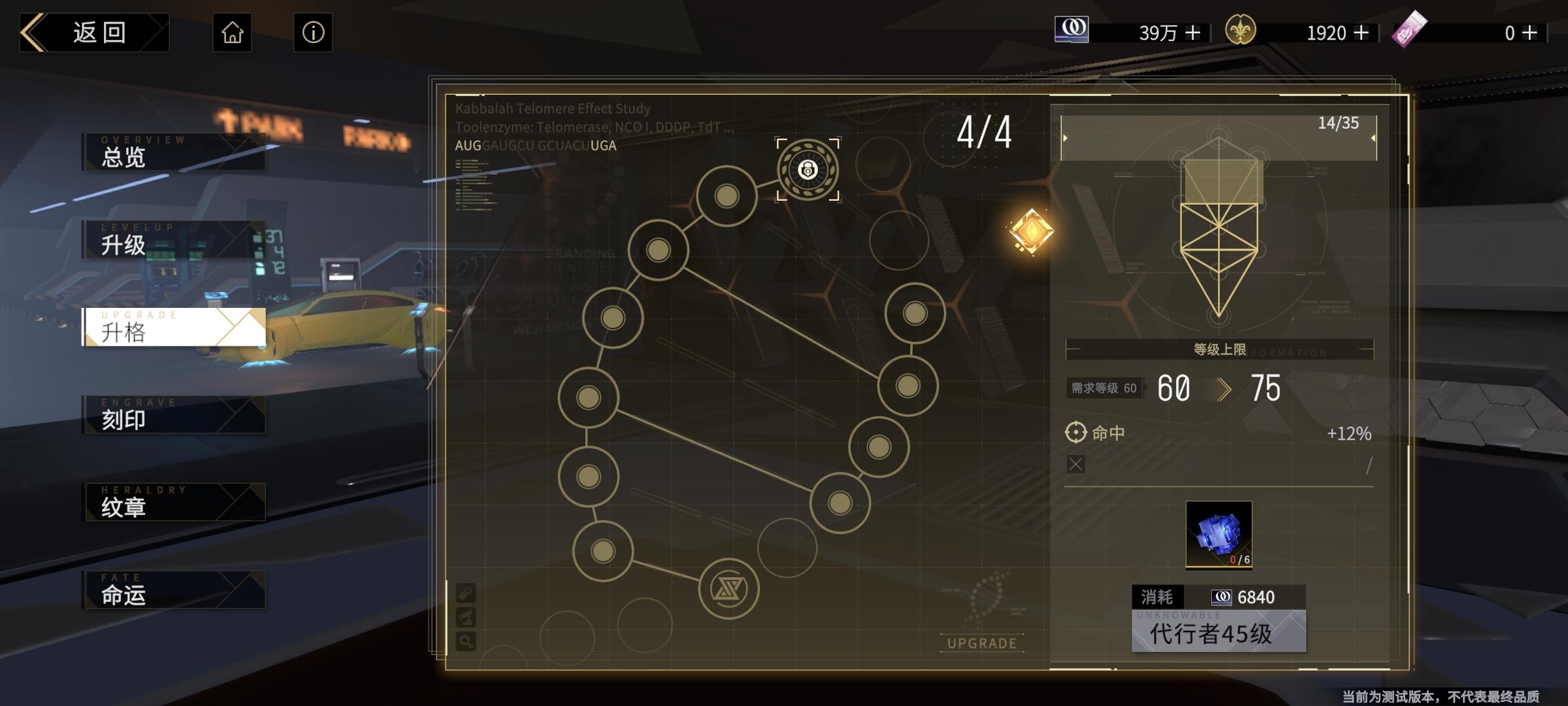This screenshot has width=1568, height=706.
Task: Click the 代行者45级 upgrade button
Action: click(x=1218, y=631)
